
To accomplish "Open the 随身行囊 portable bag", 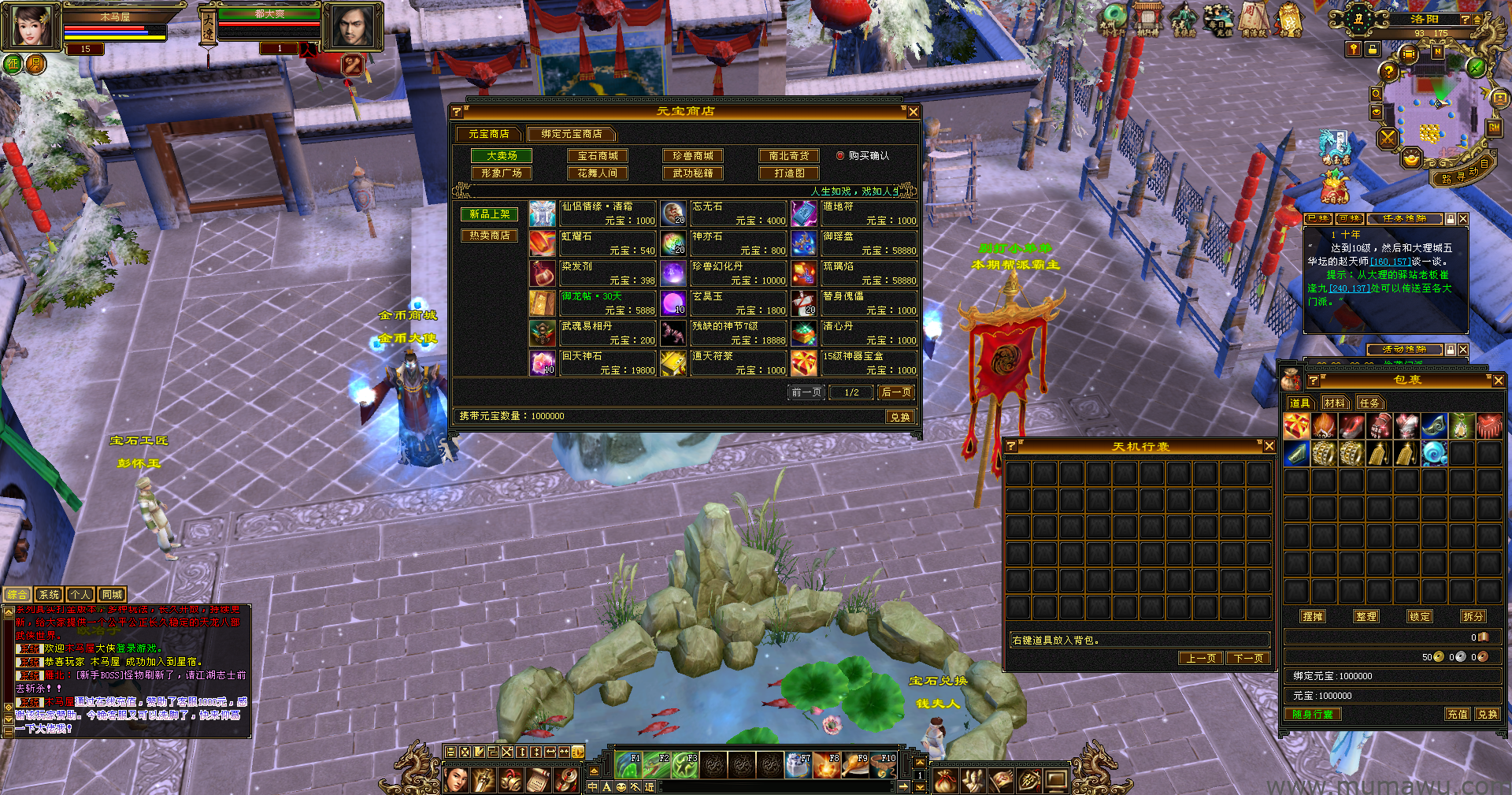I will click(x=1313, y=715).
